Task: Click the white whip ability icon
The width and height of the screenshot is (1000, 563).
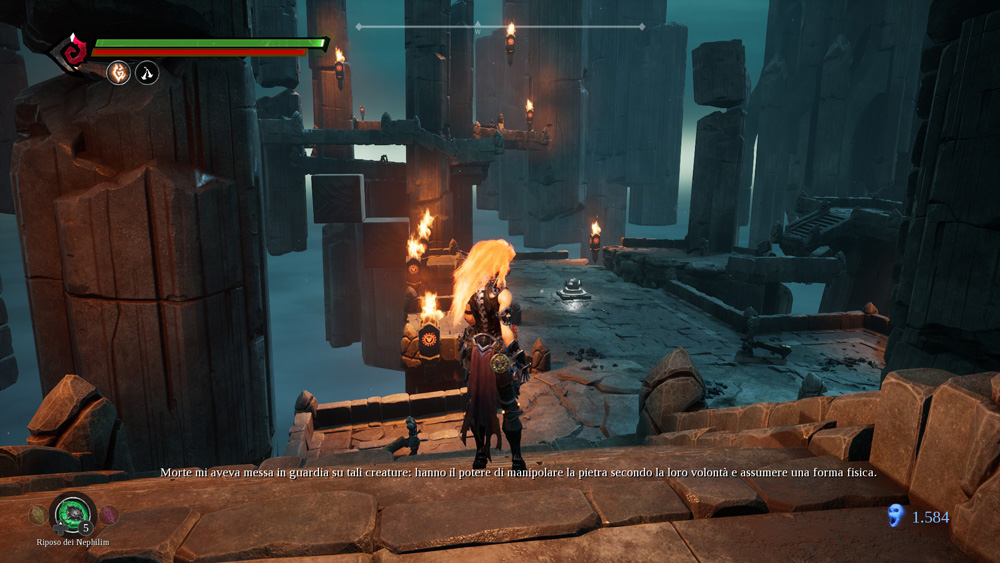Action: [147, 72]
